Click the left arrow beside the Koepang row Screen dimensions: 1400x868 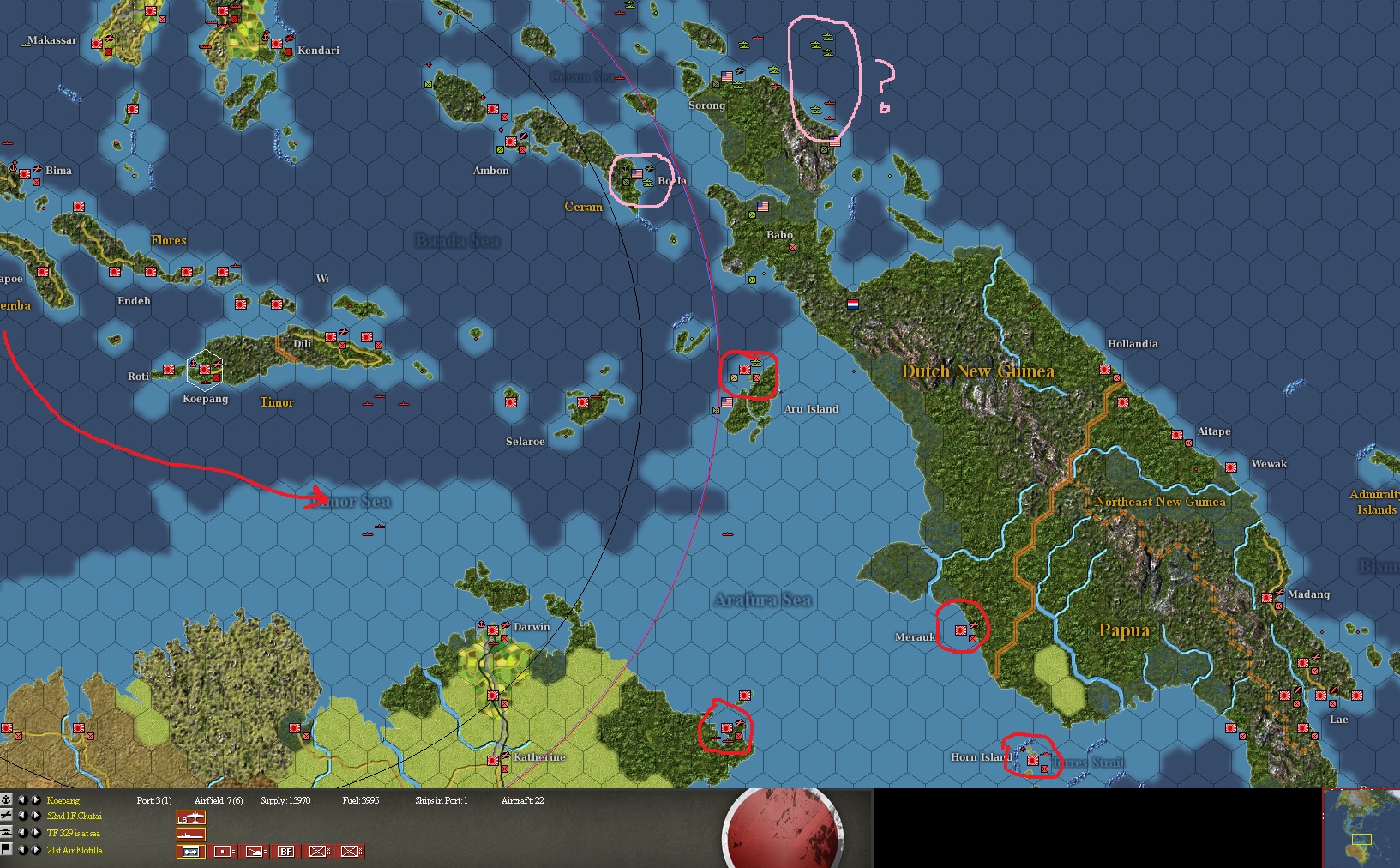pyautogui.click(x=24, y=800)
